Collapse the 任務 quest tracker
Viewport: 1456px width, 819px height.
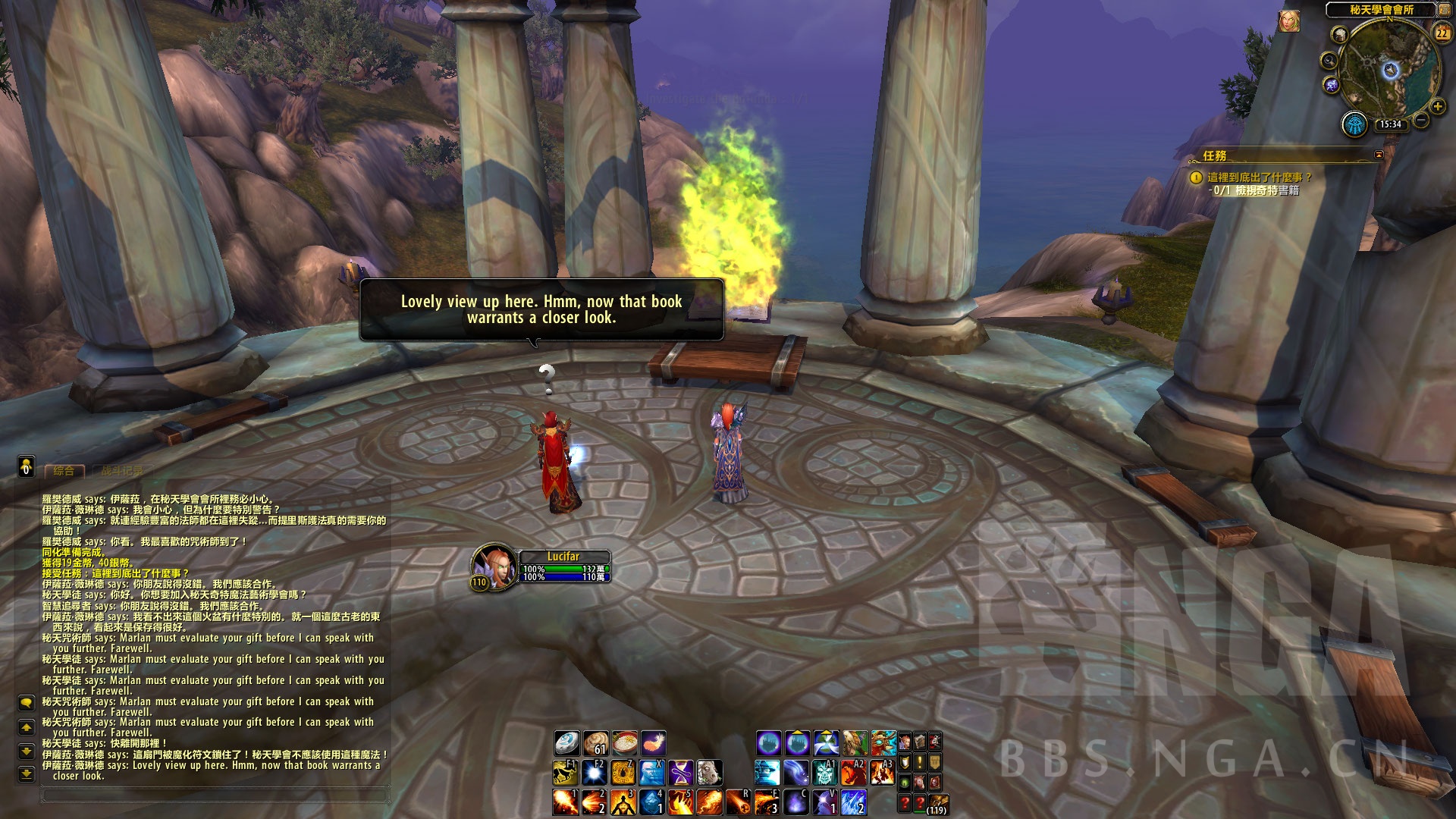pyautogui.click(x=1379, y=155)
